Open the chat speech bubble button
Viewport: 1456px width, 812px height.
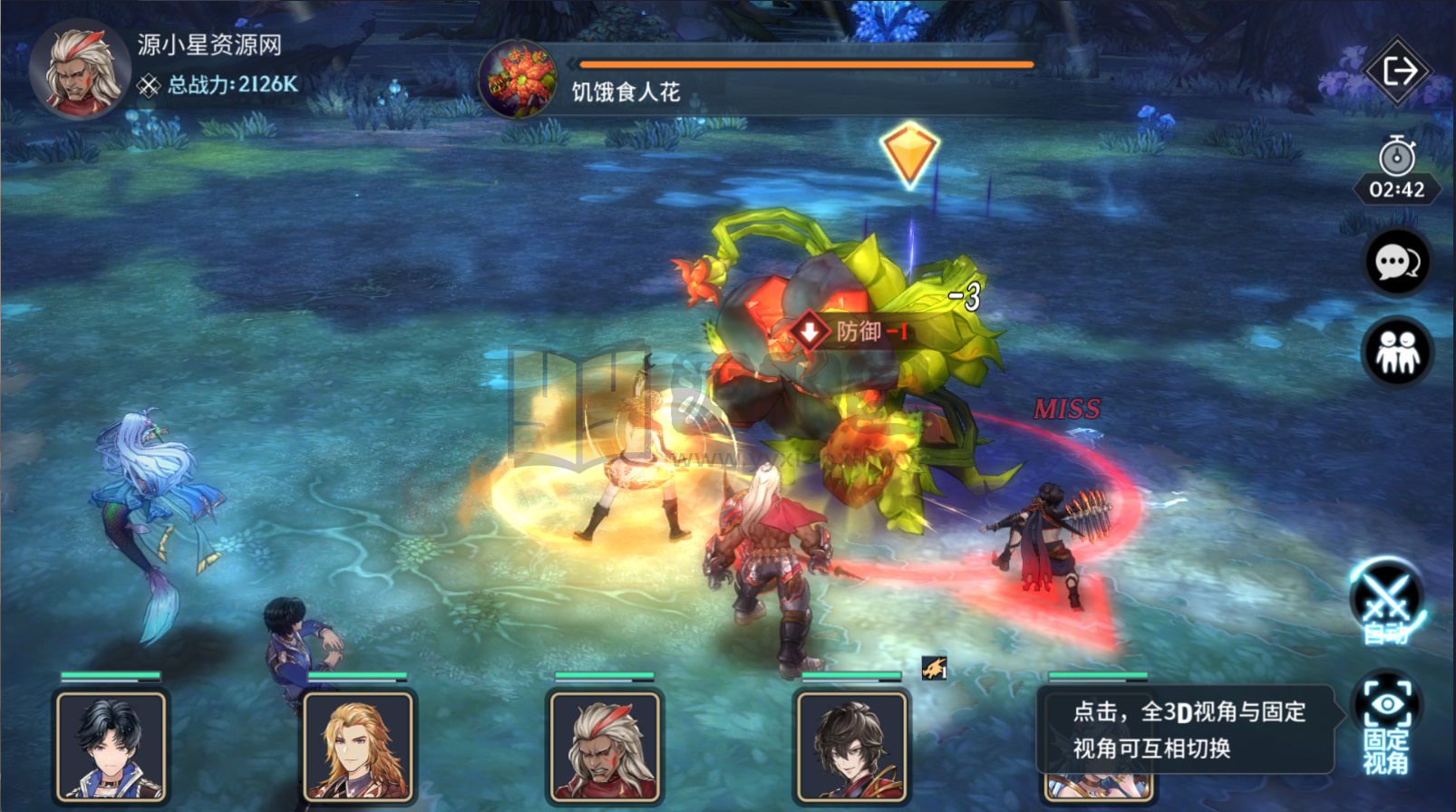pyautogui.click(x=1397, y=263)
